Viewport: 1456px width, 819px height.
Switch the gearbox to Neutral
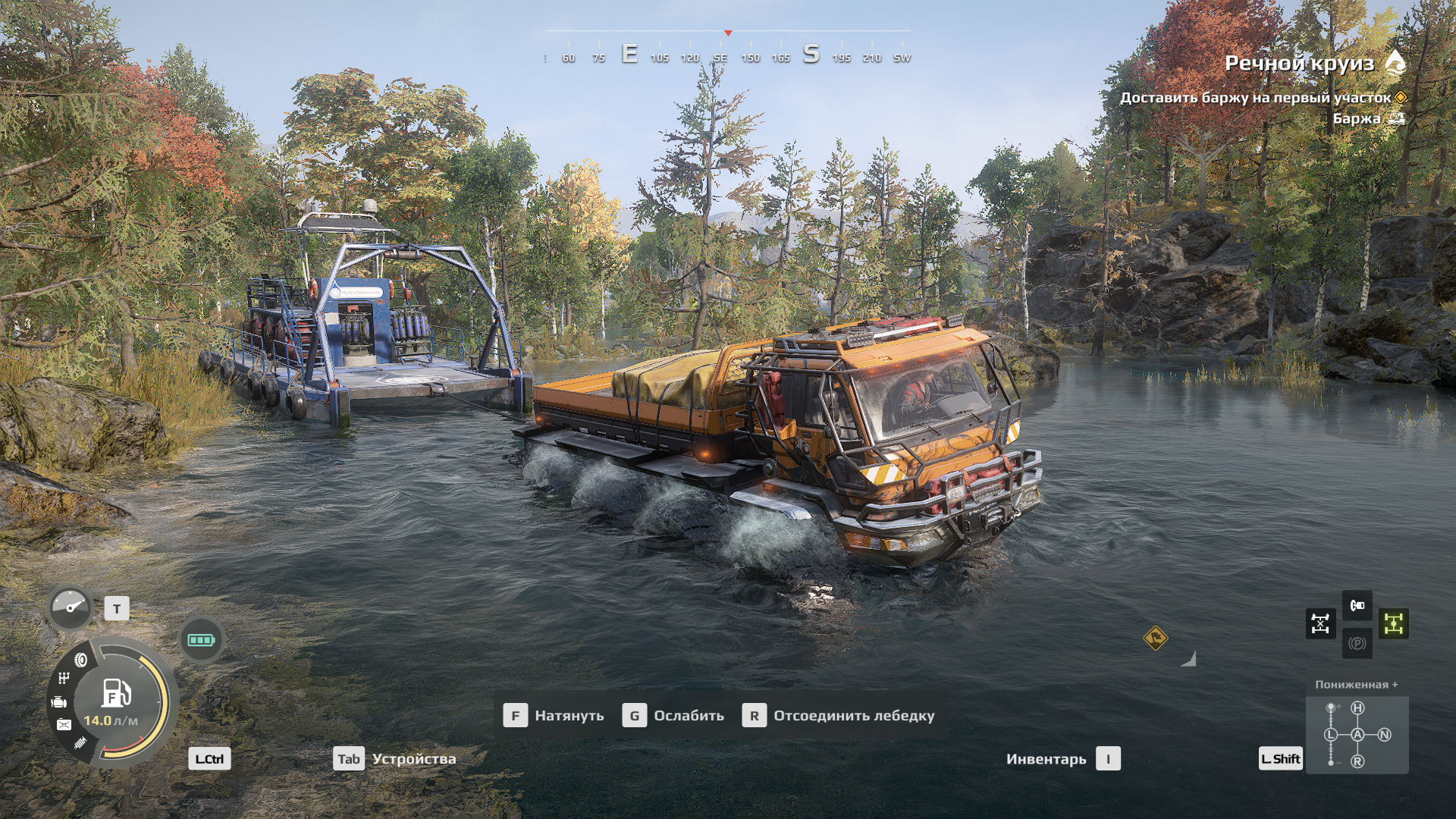(1384, 734)
